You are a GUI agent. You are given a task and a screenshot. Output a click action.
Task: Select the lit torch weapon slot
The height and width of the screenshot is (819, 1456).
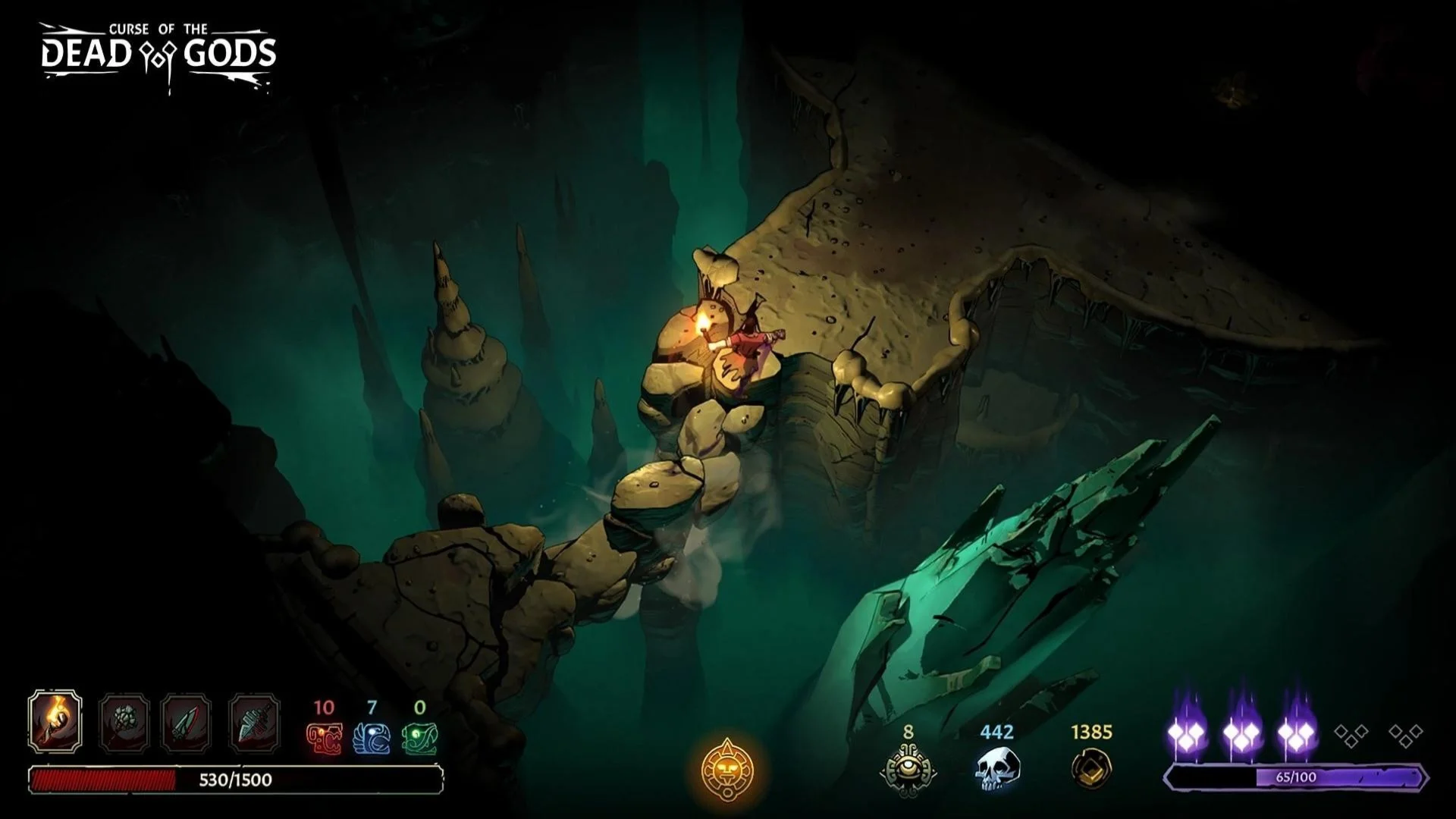coord(55,720)
